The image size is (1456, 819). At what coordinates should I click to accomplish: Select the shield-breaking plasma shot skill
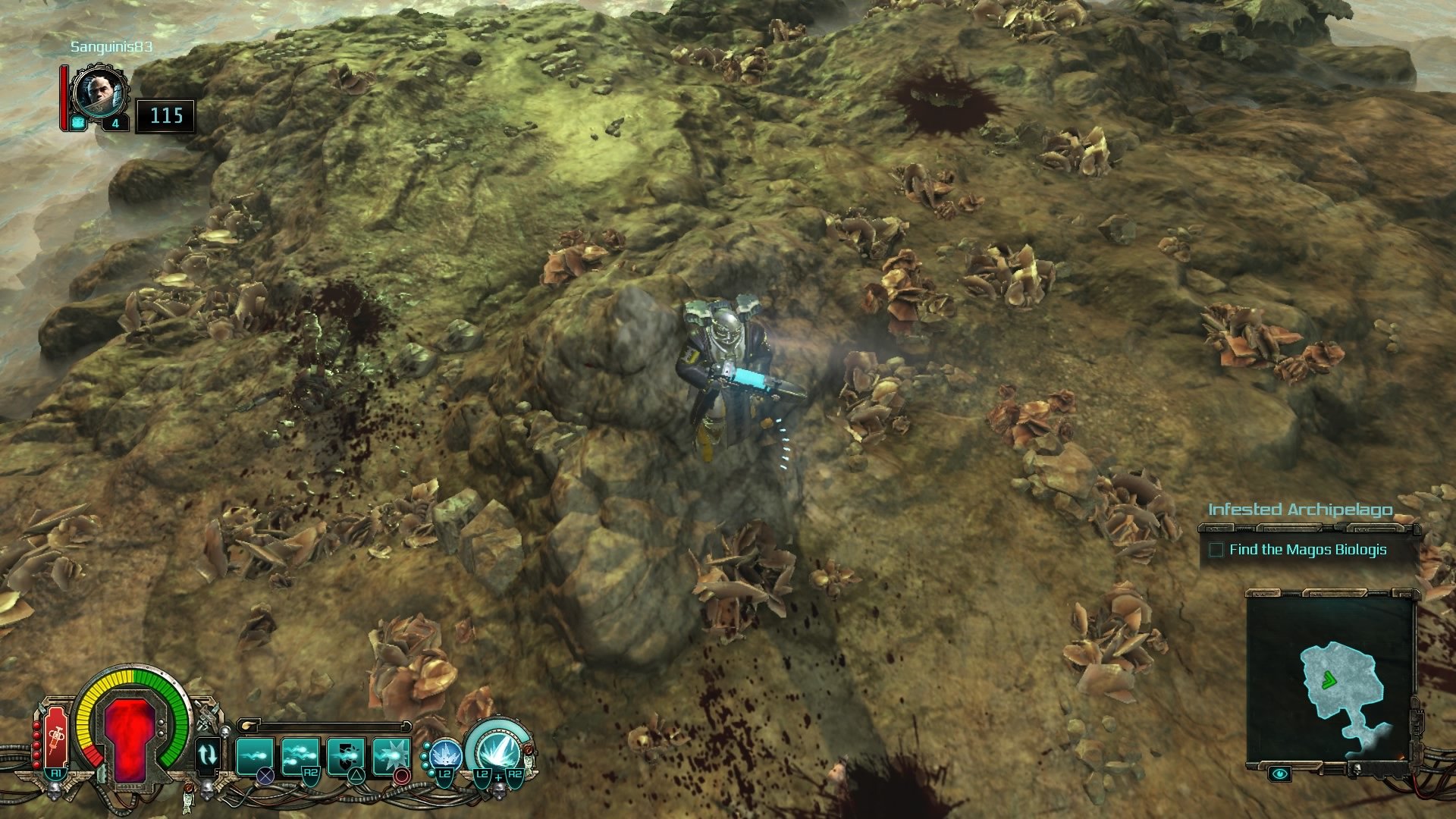[346, 755]
